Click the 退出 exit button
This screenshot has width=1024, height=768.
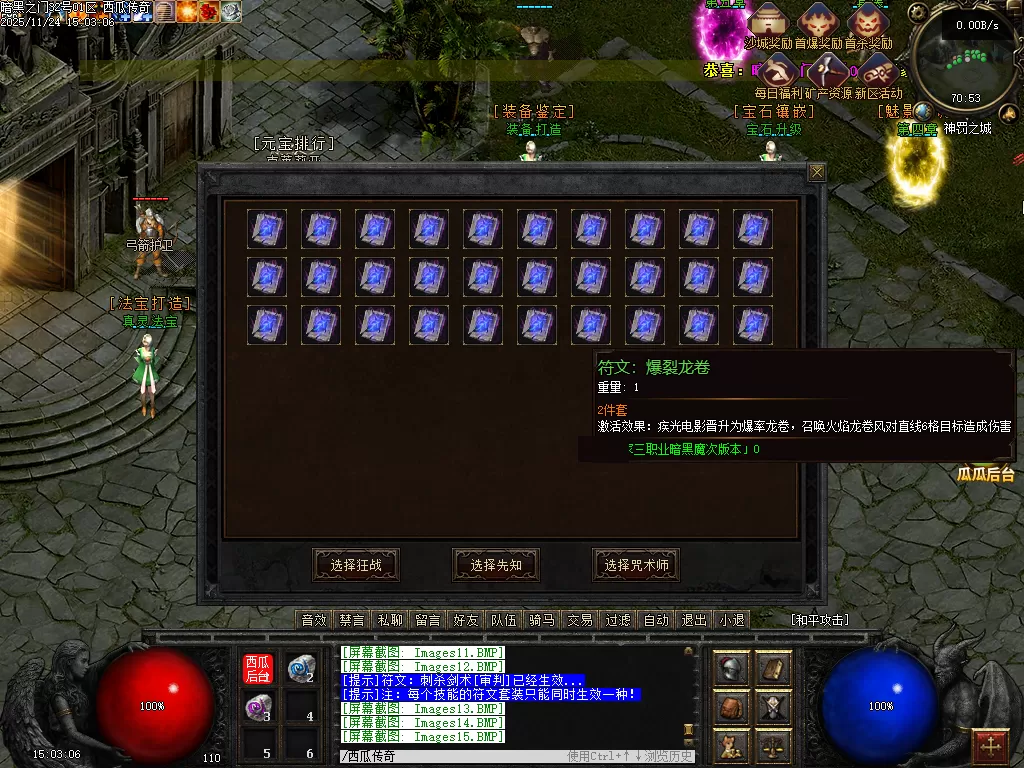[x=694, y=620]
